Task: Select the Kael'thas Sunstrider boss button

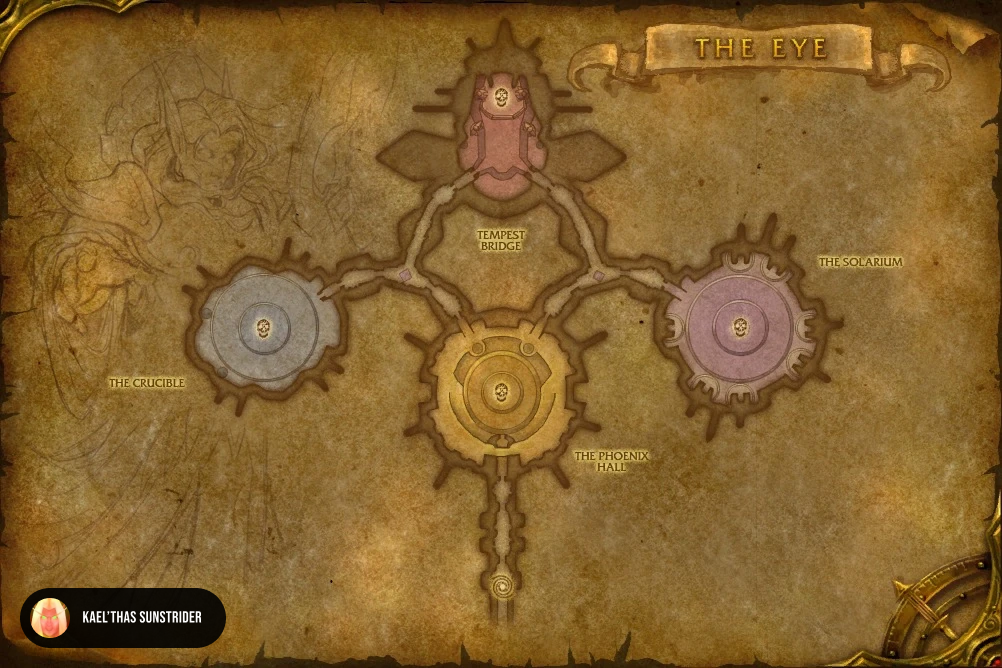Action: (x=123, y=617)
